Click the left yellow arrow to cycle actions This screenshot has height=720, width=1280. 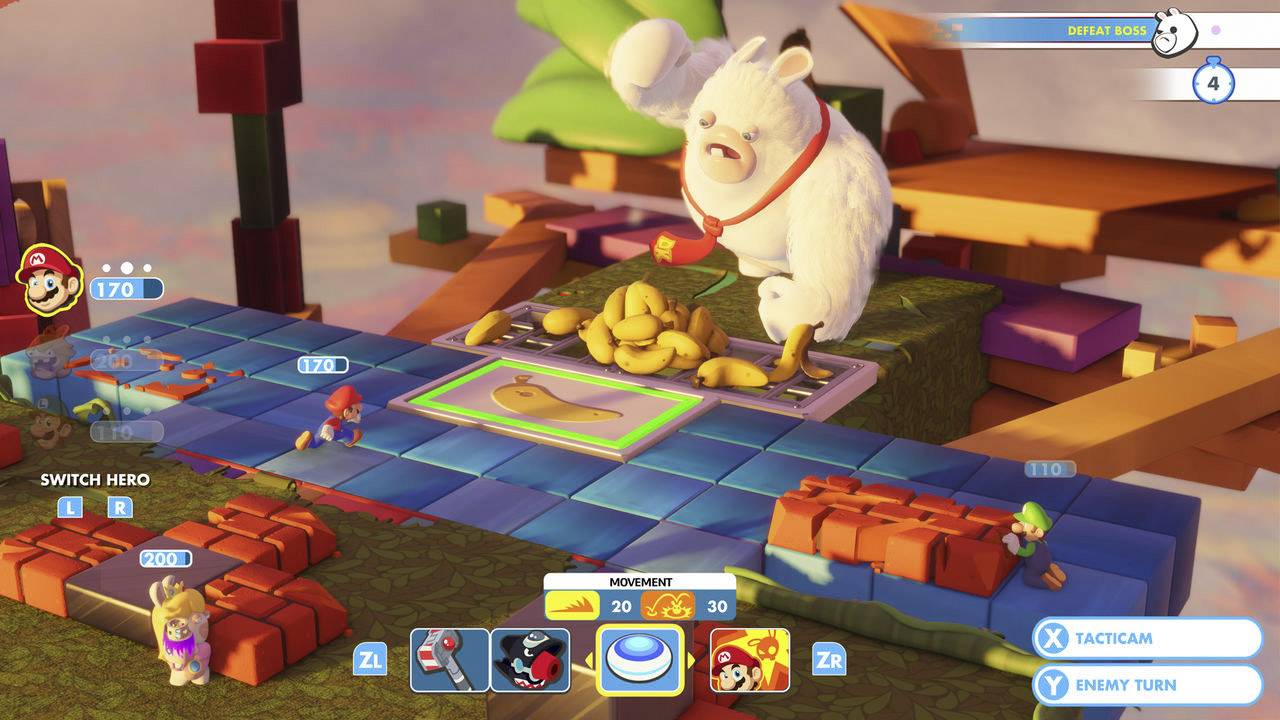[588, 660]
